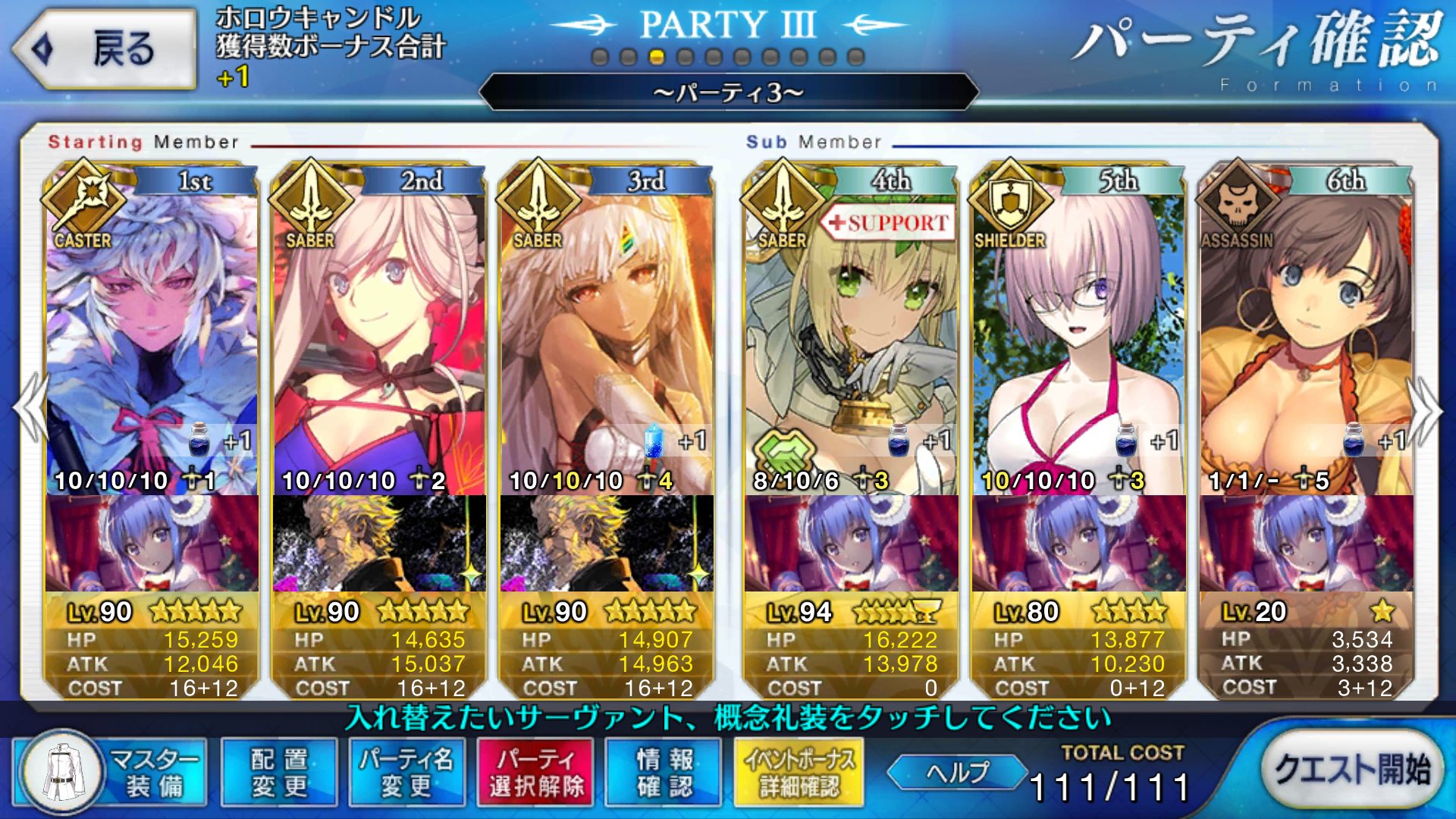Screen dimensions: 1456x819
Task: Select the 1st slot Caster servant card
Action: pyautogui.click(x=152, y=334)
